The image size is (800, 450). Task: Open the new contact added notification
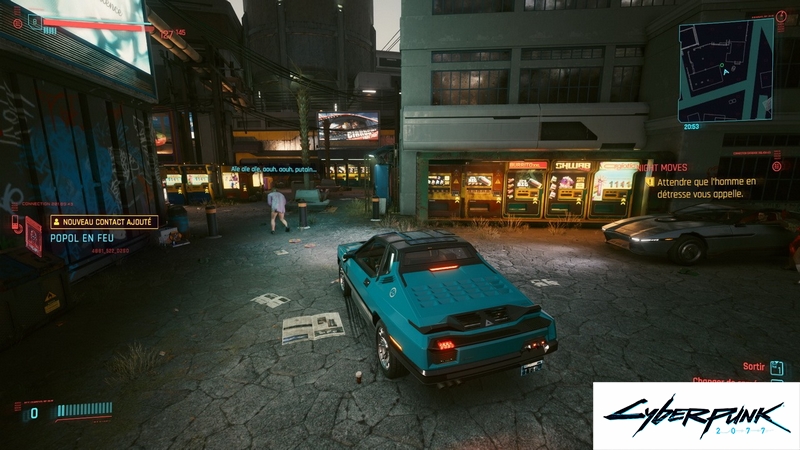[x=104, y=221]
